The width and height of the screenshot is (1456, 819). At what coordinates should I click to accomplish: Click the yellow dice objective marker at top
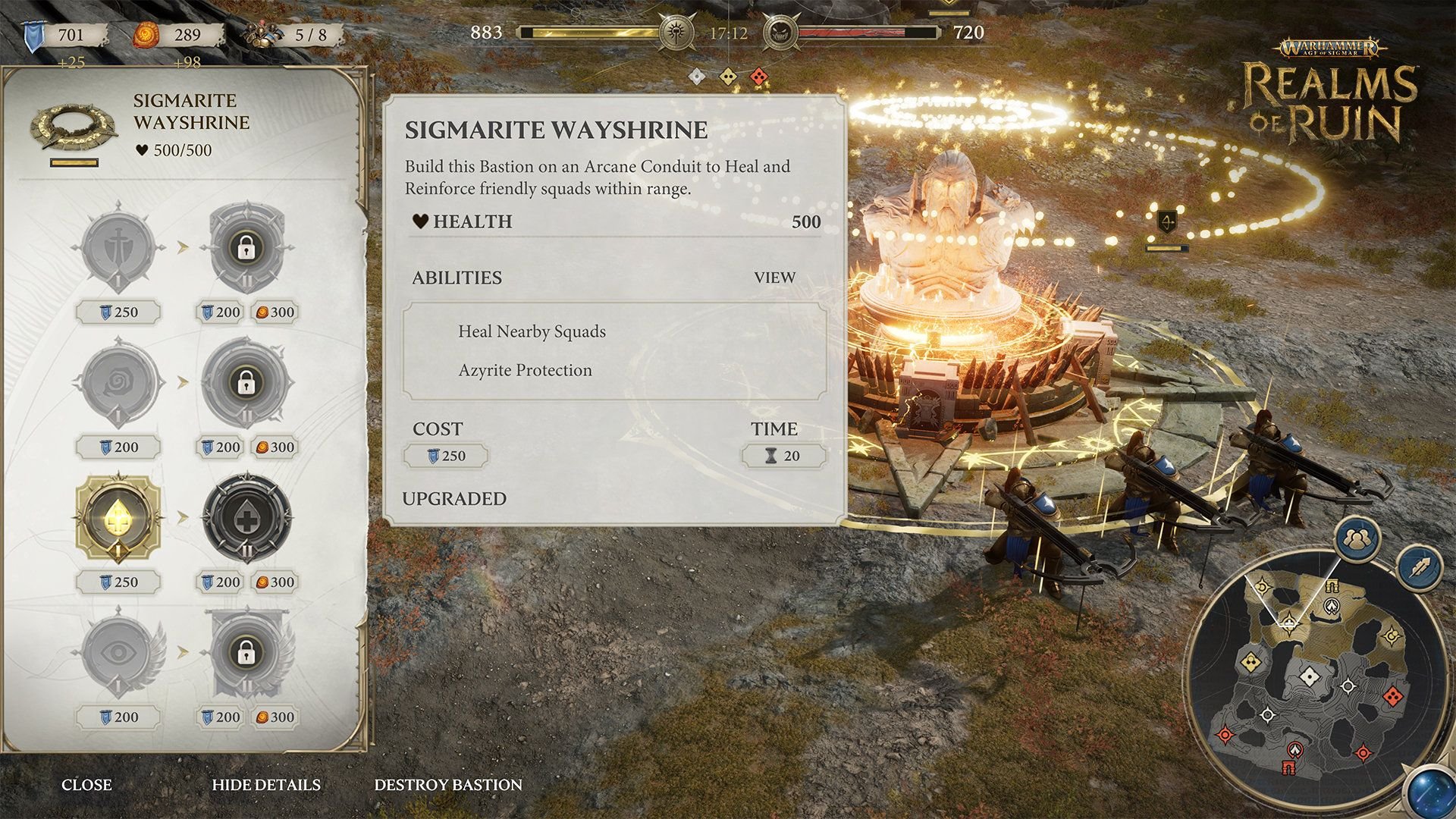tap(730, 74)
